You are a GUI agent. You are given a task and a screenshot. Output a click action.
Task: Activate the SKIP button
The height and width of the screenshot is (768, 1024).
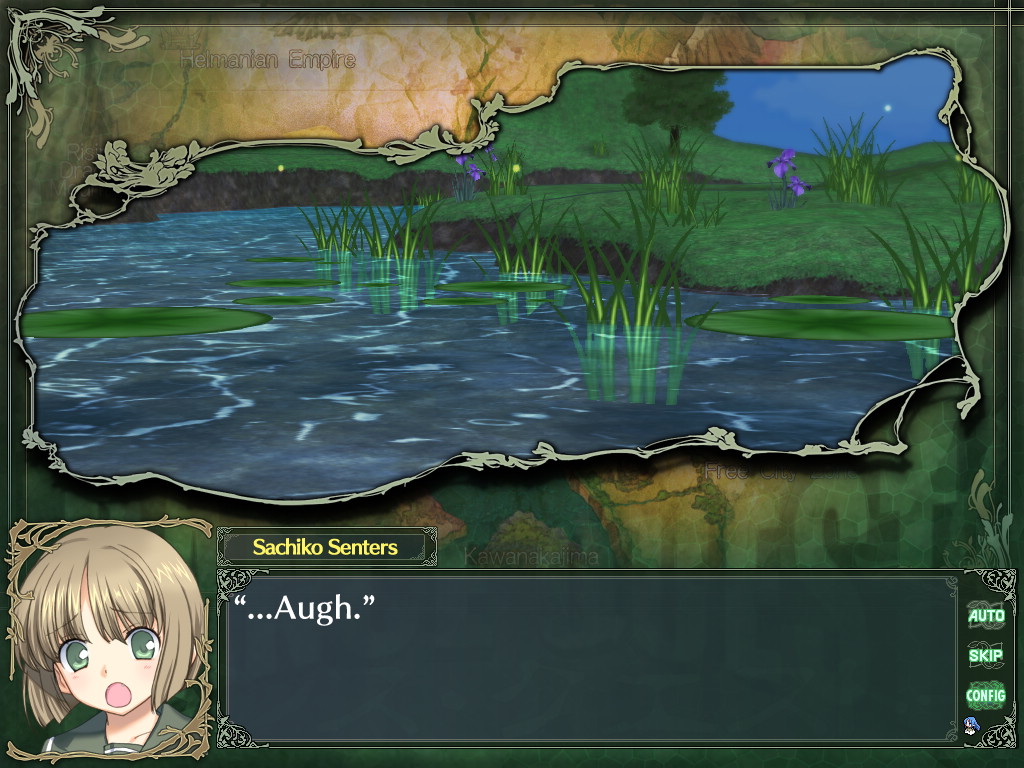(x=985, y=655)
